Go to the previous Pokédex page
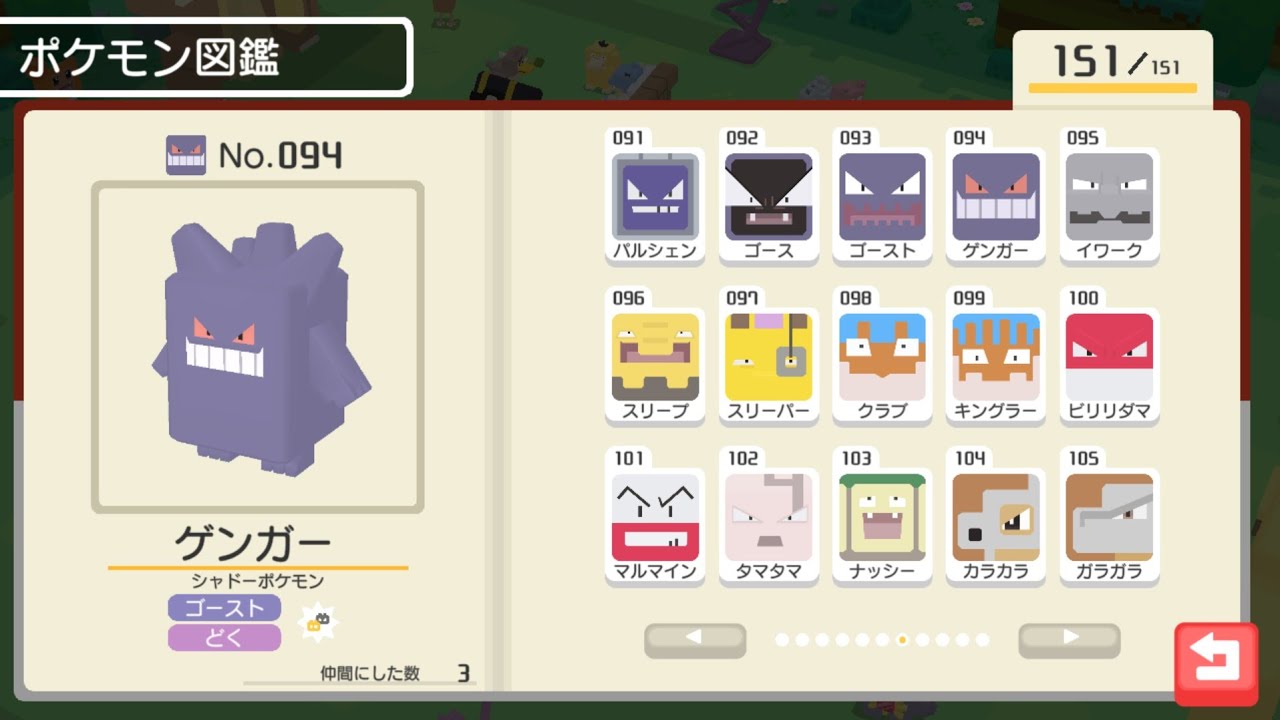Viewport: 1280px width, 720px height. pyautogui.click(x=695, y=637)
